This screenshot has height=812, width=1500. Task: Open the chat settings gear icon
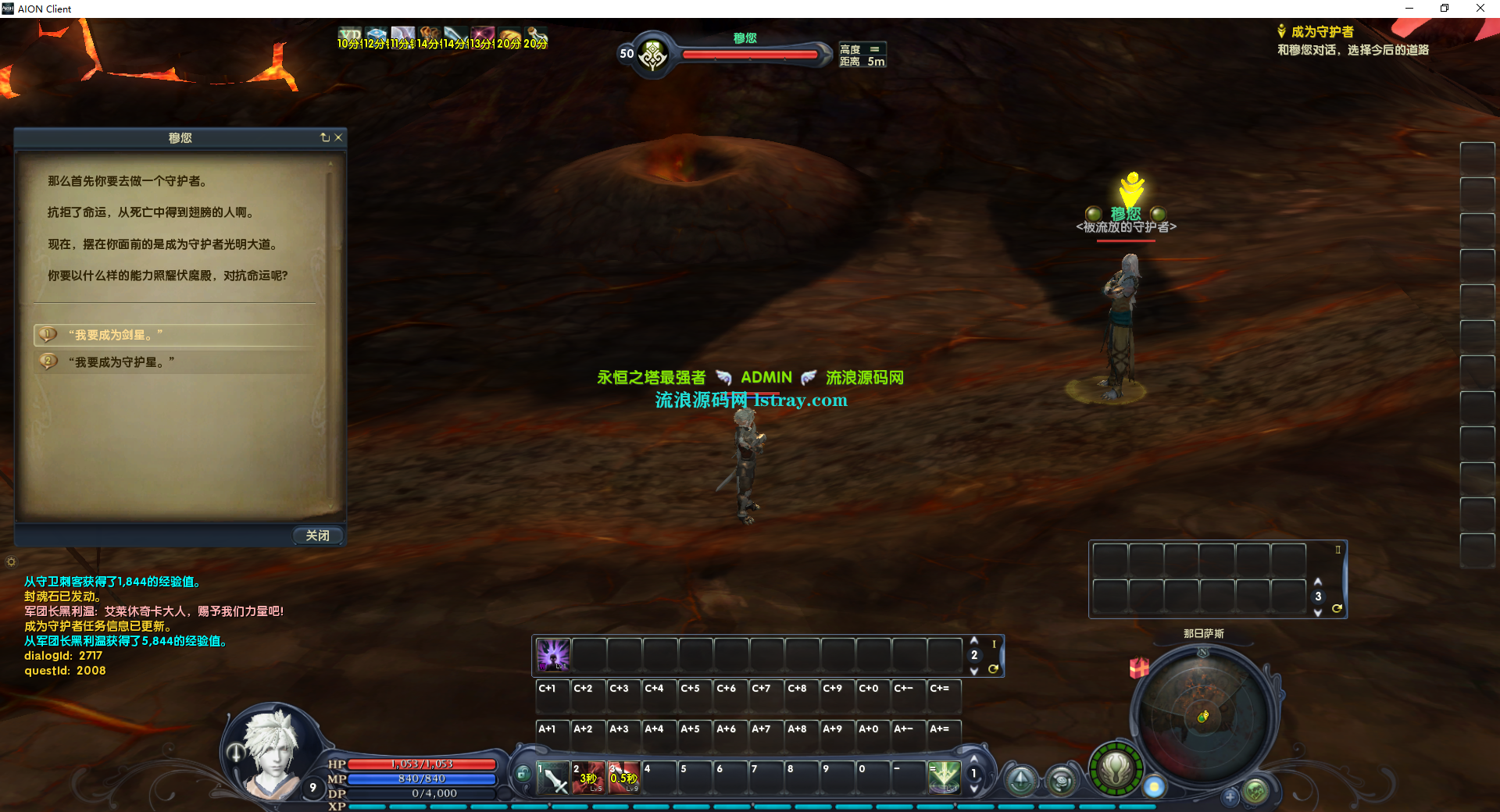click(11, 561)
